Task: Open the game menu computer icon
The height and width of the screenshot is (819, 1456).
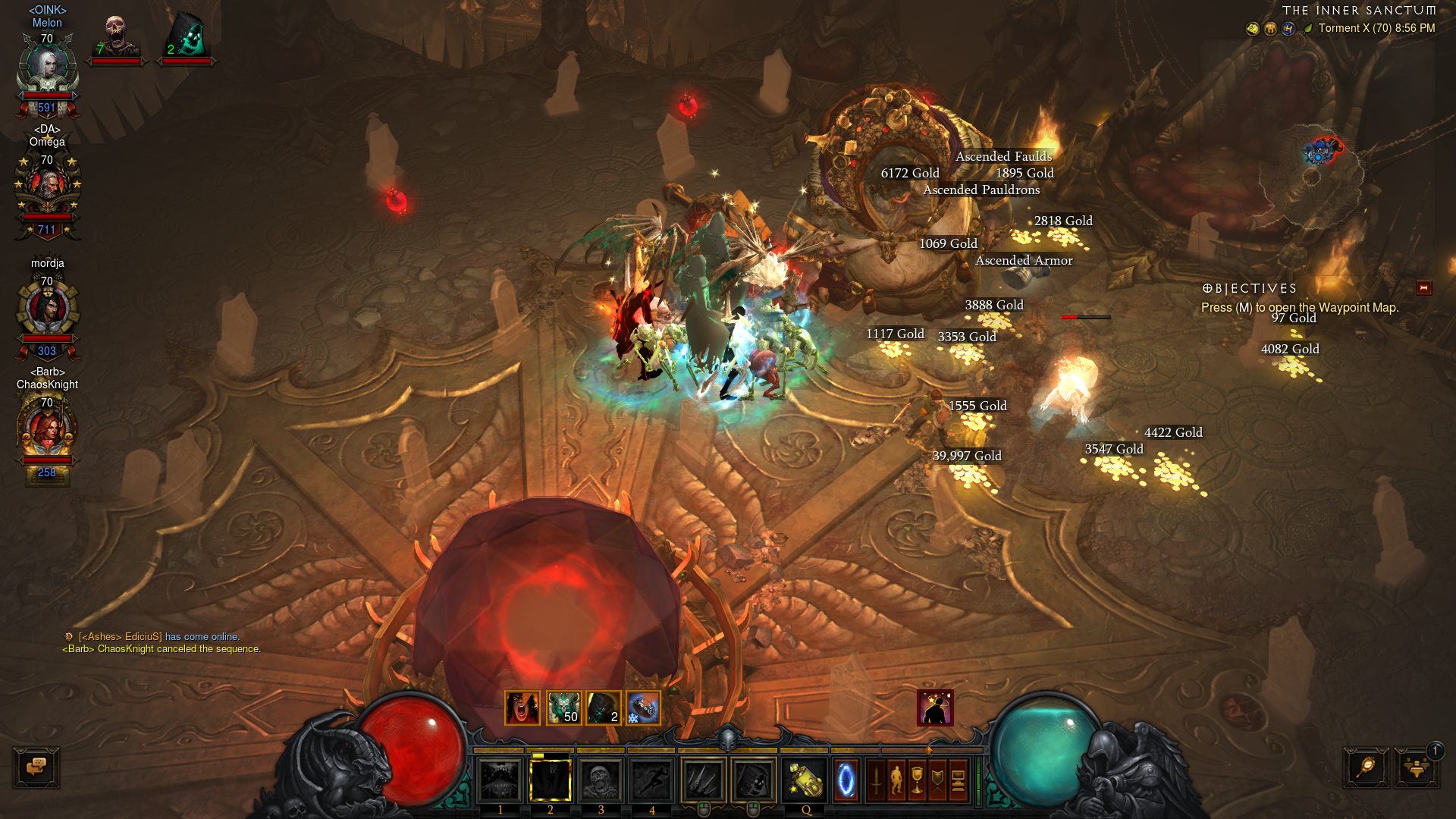Action: [958, 780]
